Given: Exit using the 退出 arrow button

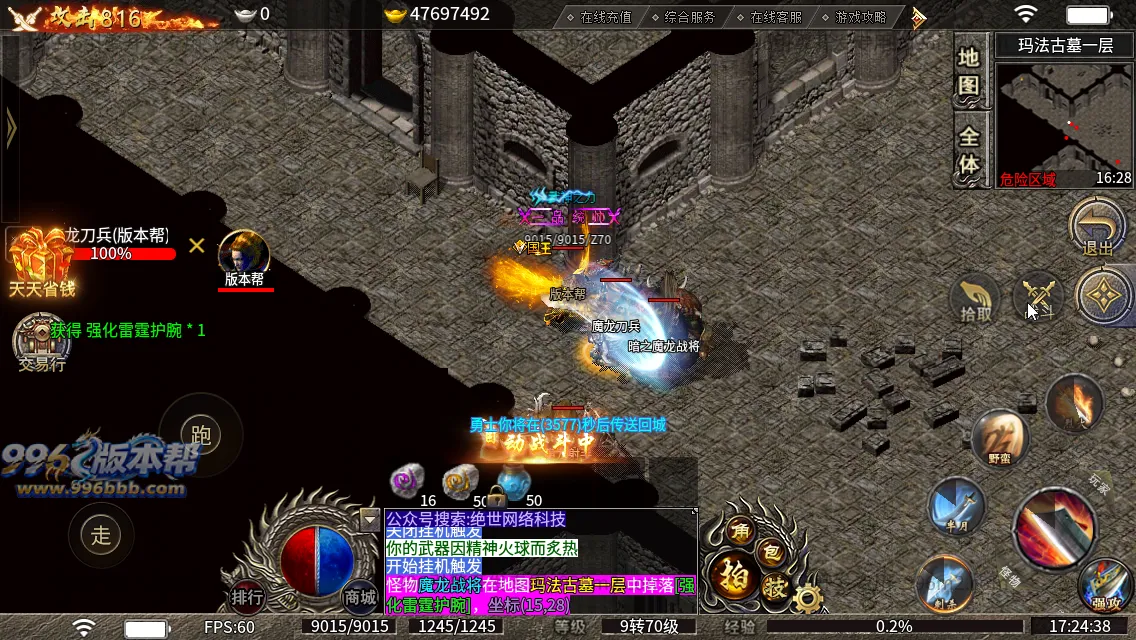Looking at the screenshot, I should click(1098, 226).
